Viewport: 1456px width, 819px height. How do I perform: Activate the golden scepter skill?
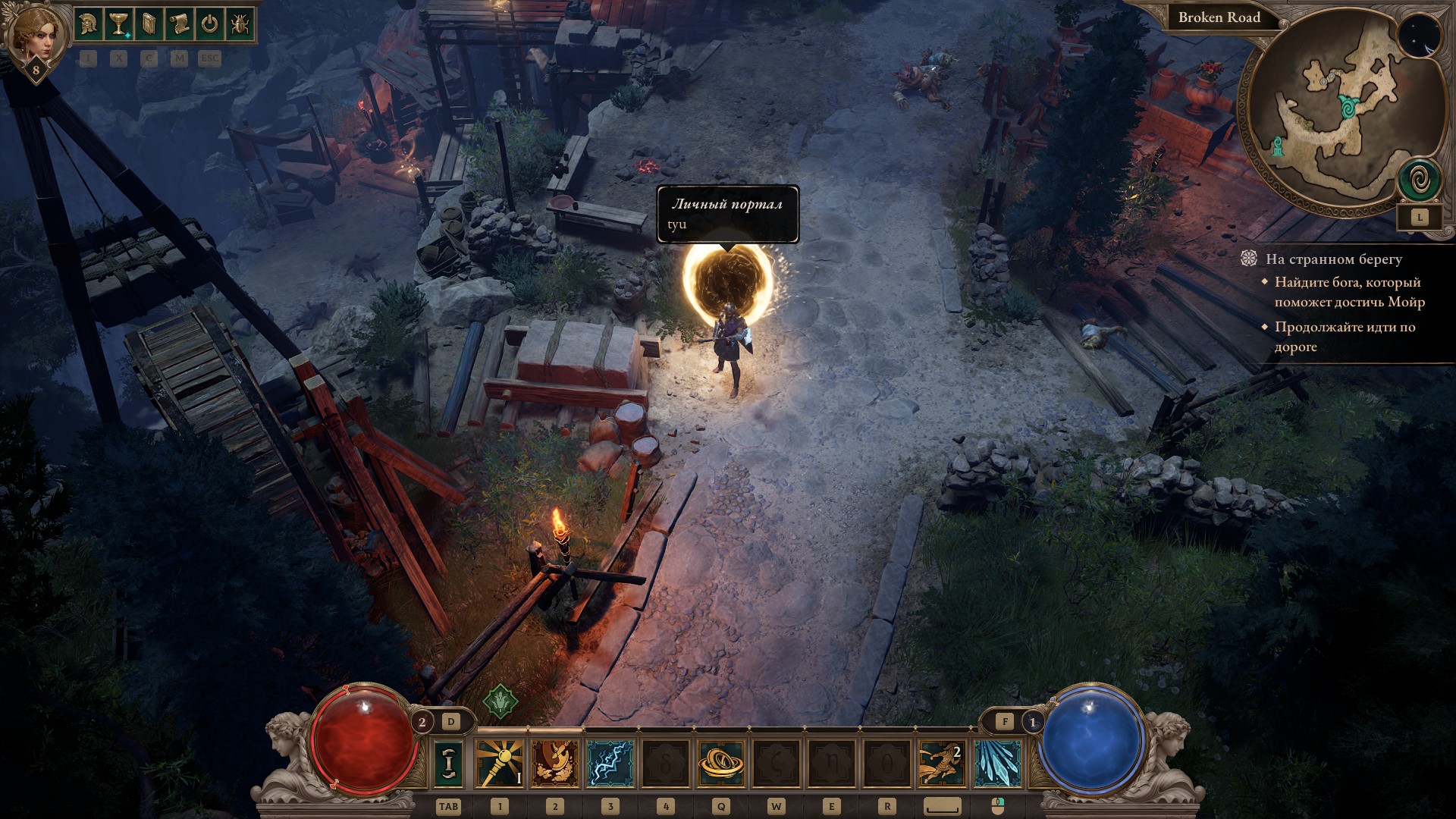(499, 763)
